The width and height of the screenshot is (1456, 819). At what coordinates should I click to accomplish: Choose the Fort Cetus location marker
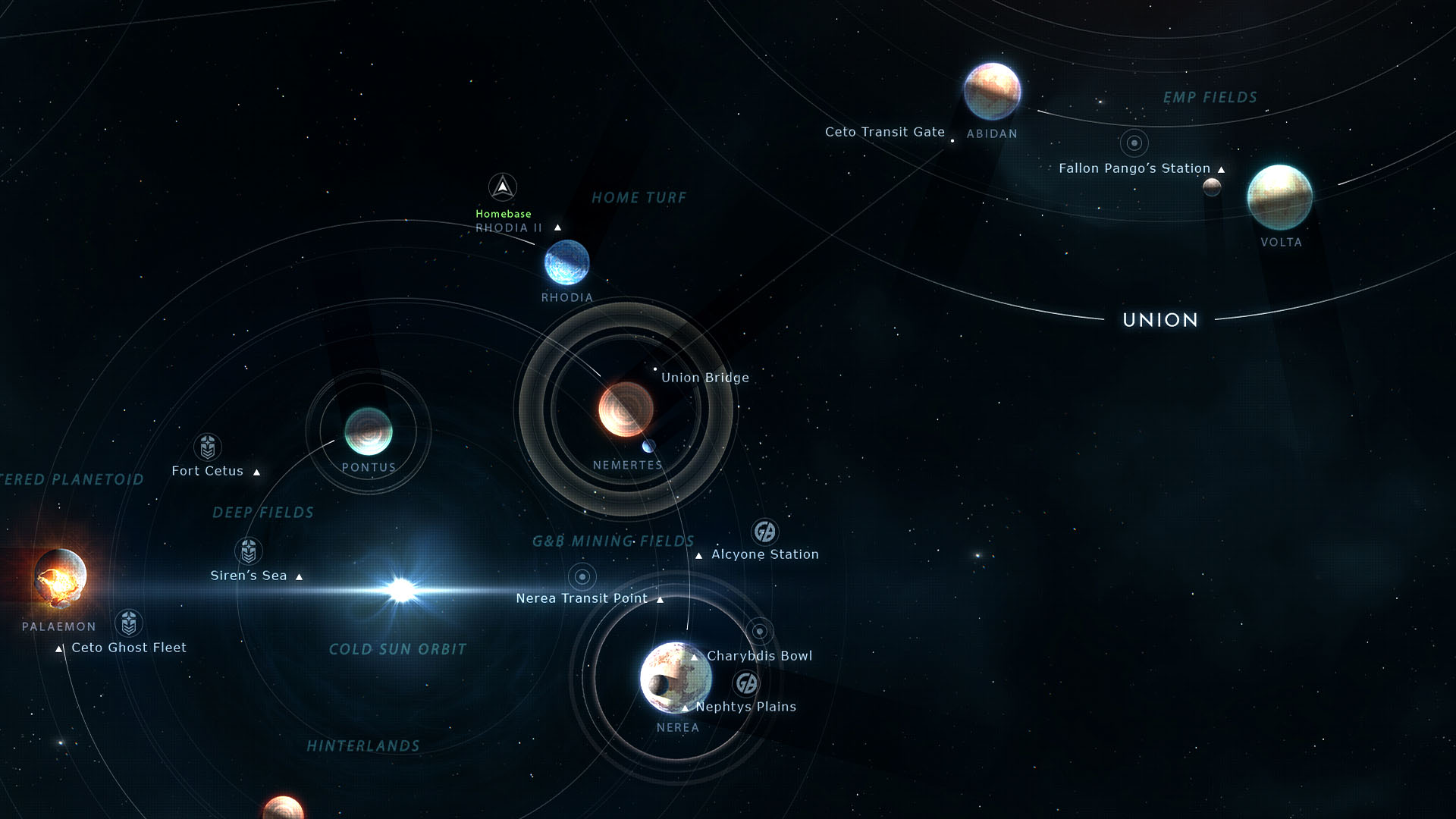click(208, 447)
